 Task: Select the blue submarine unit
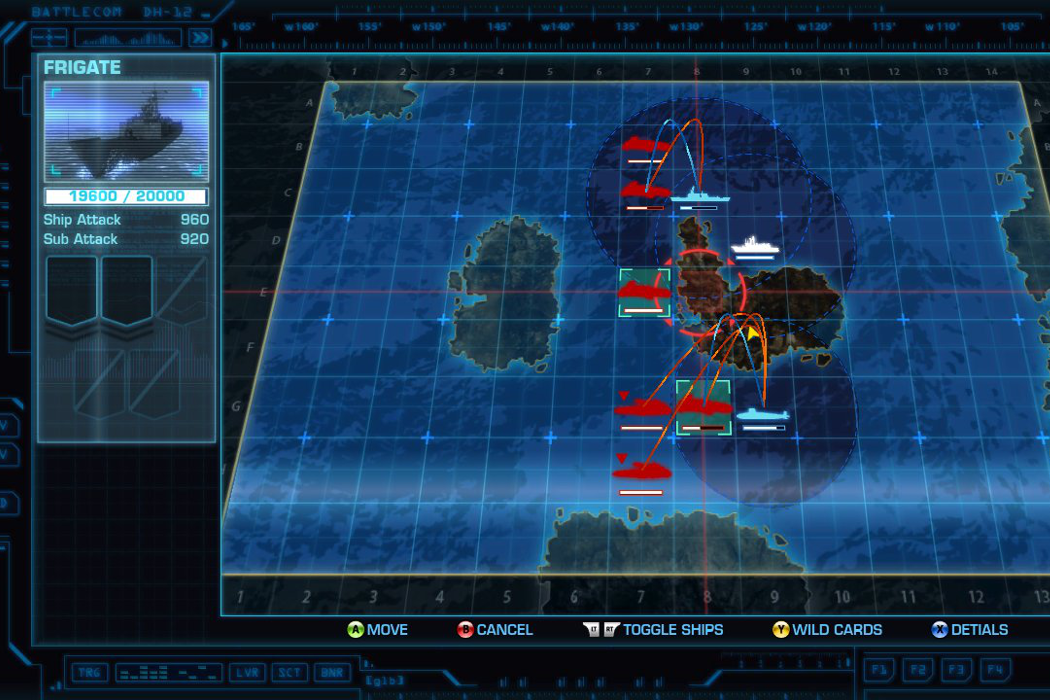tap(762, 413)
